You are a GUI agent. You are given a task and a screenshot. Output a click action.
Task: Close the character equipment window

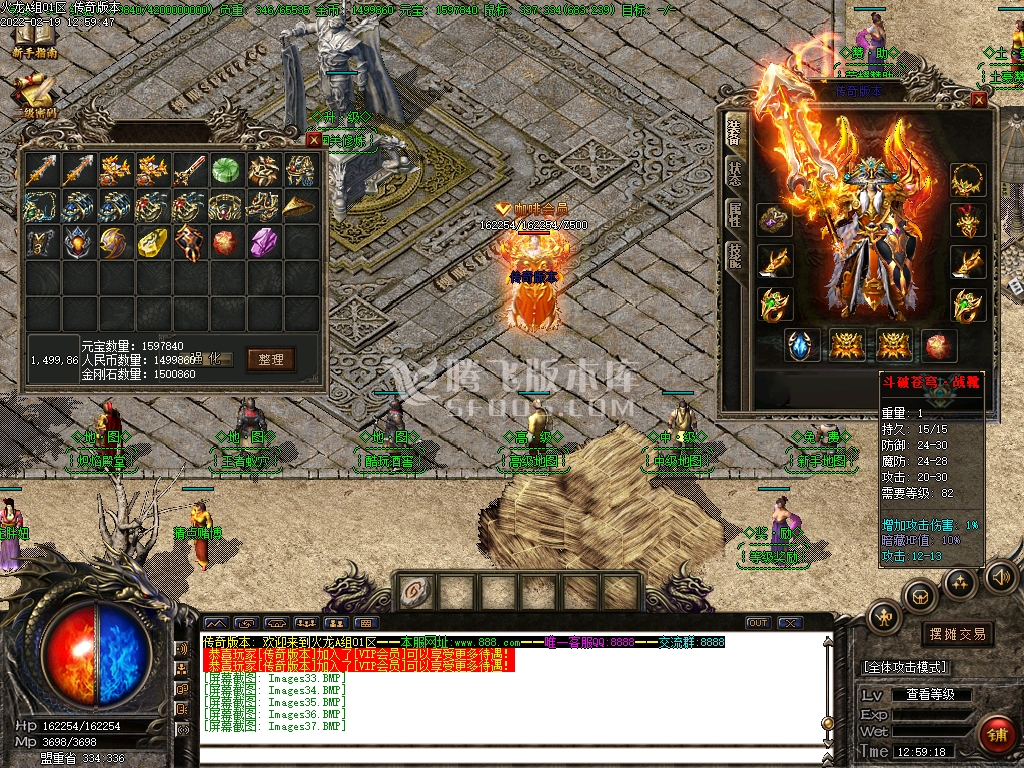tap(979, 99)
